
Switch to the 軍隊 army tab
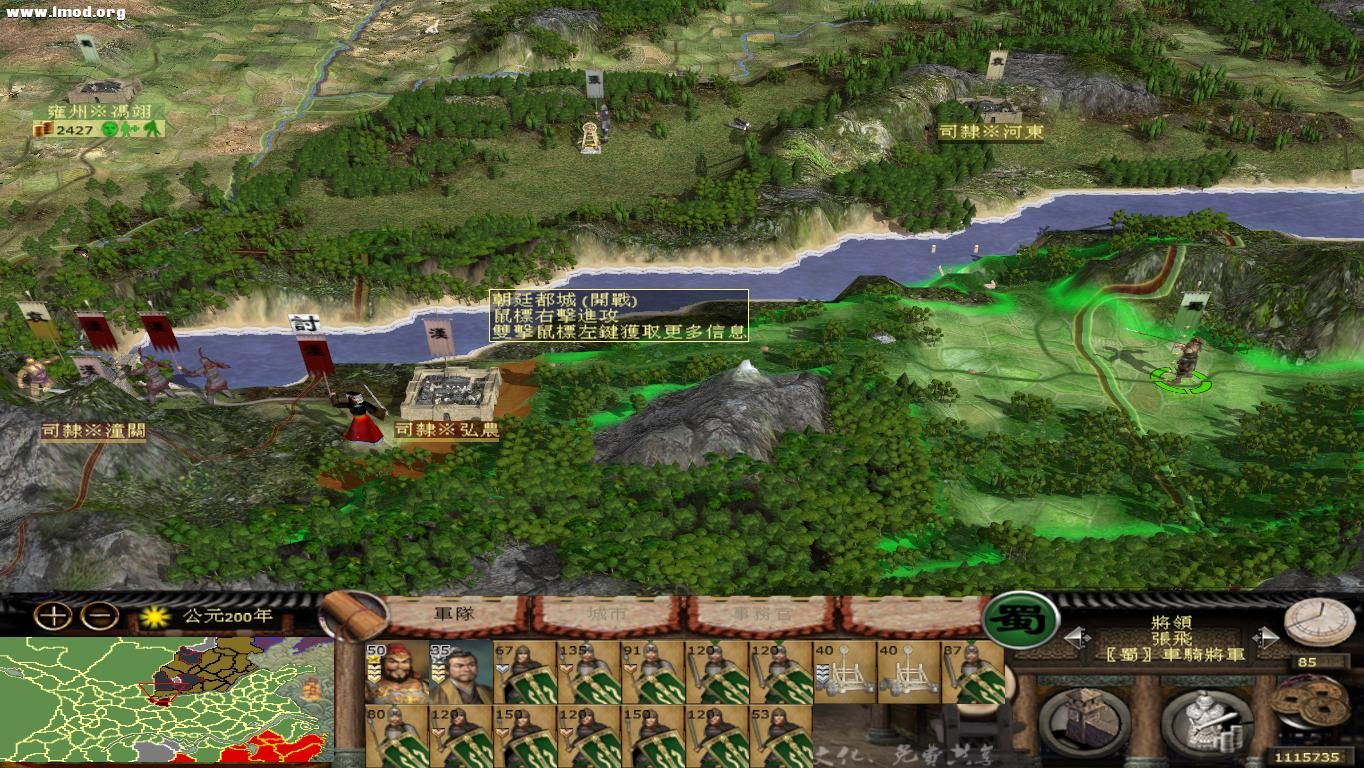click(455, 614)
